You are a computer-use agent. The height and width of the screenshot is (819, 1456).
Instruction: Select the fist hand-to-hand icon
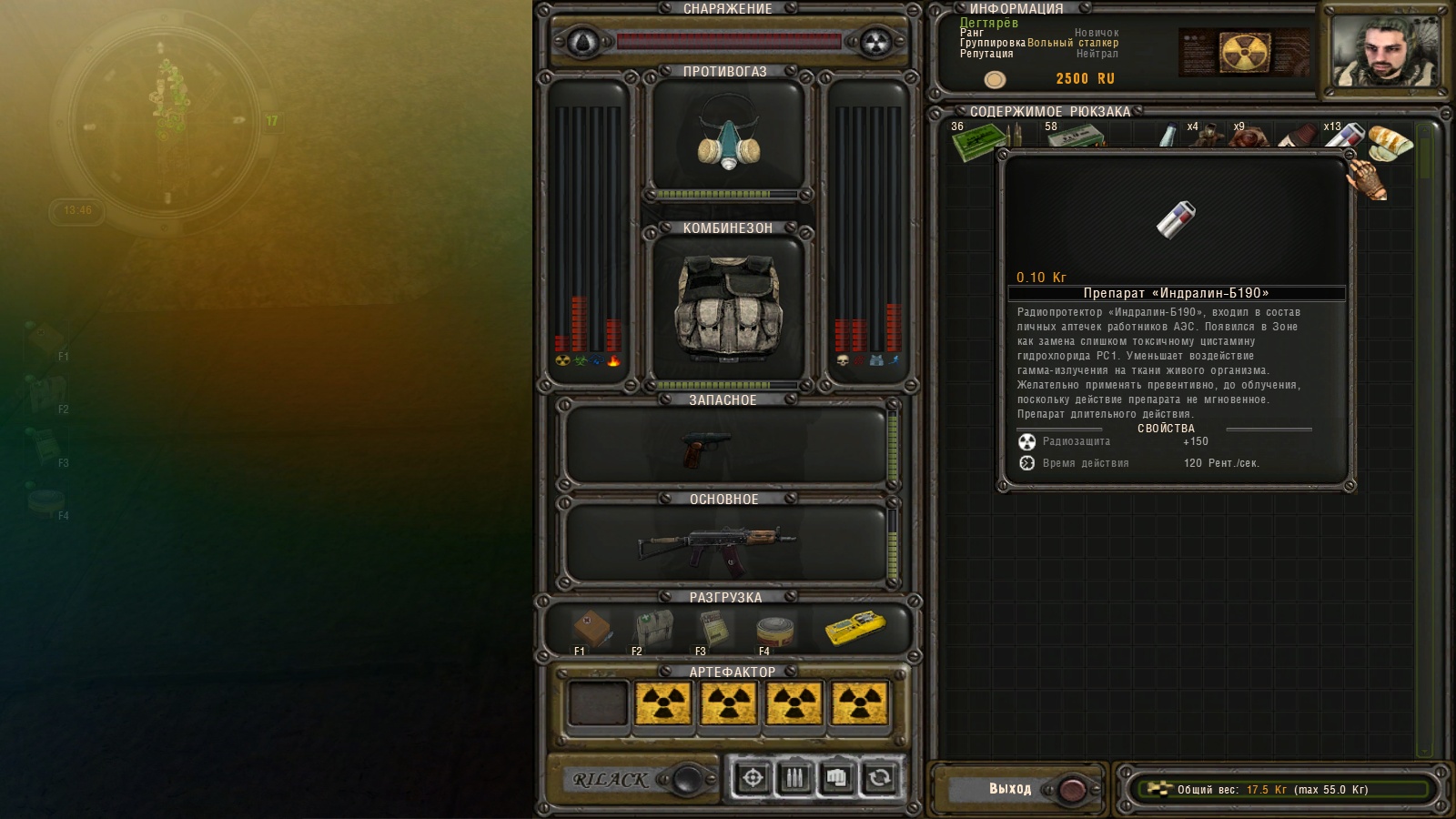pyautogui.click(x=834, y=778)
